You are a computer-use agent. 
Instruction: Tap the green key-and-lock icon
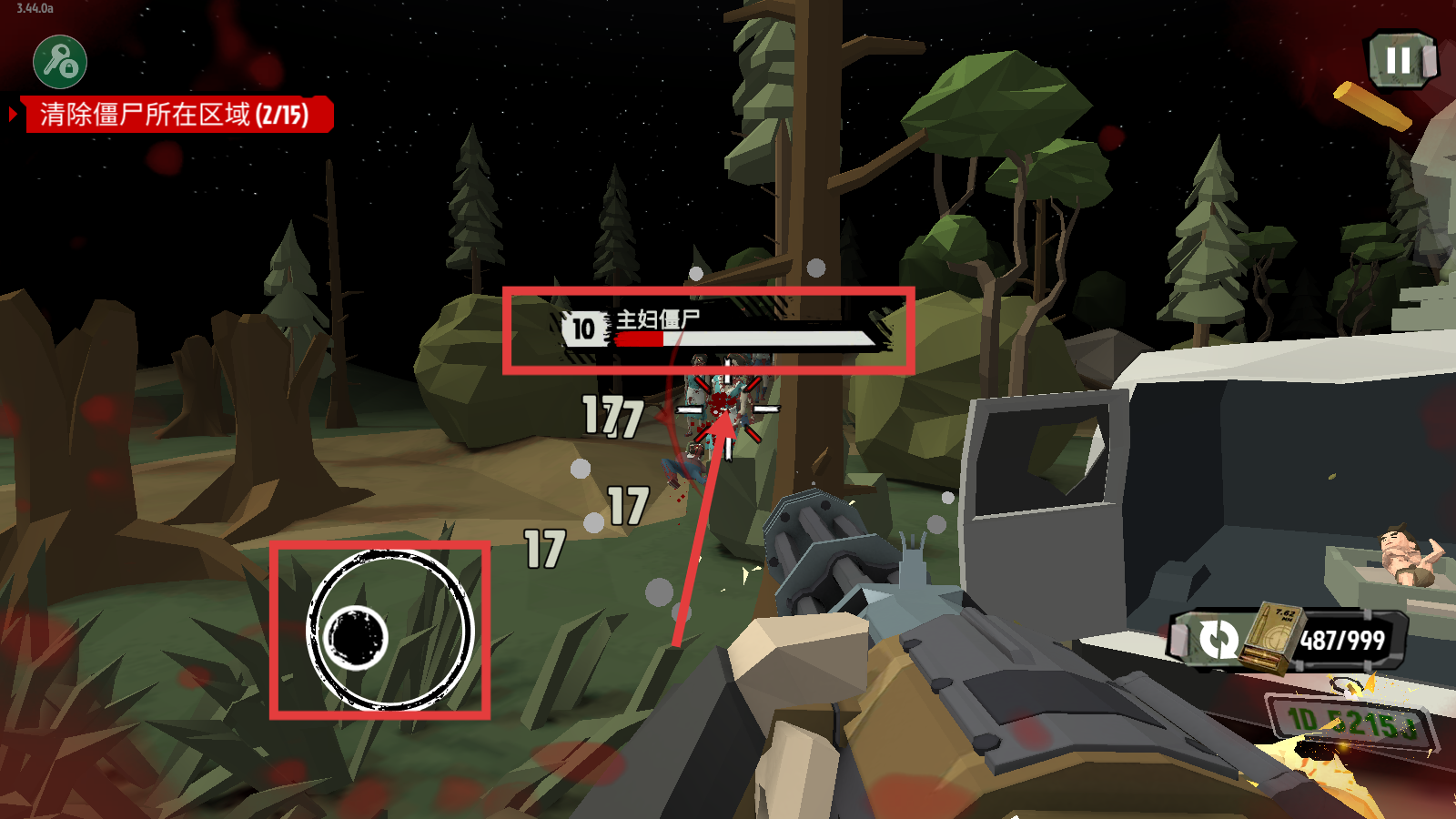pos(60,62)
